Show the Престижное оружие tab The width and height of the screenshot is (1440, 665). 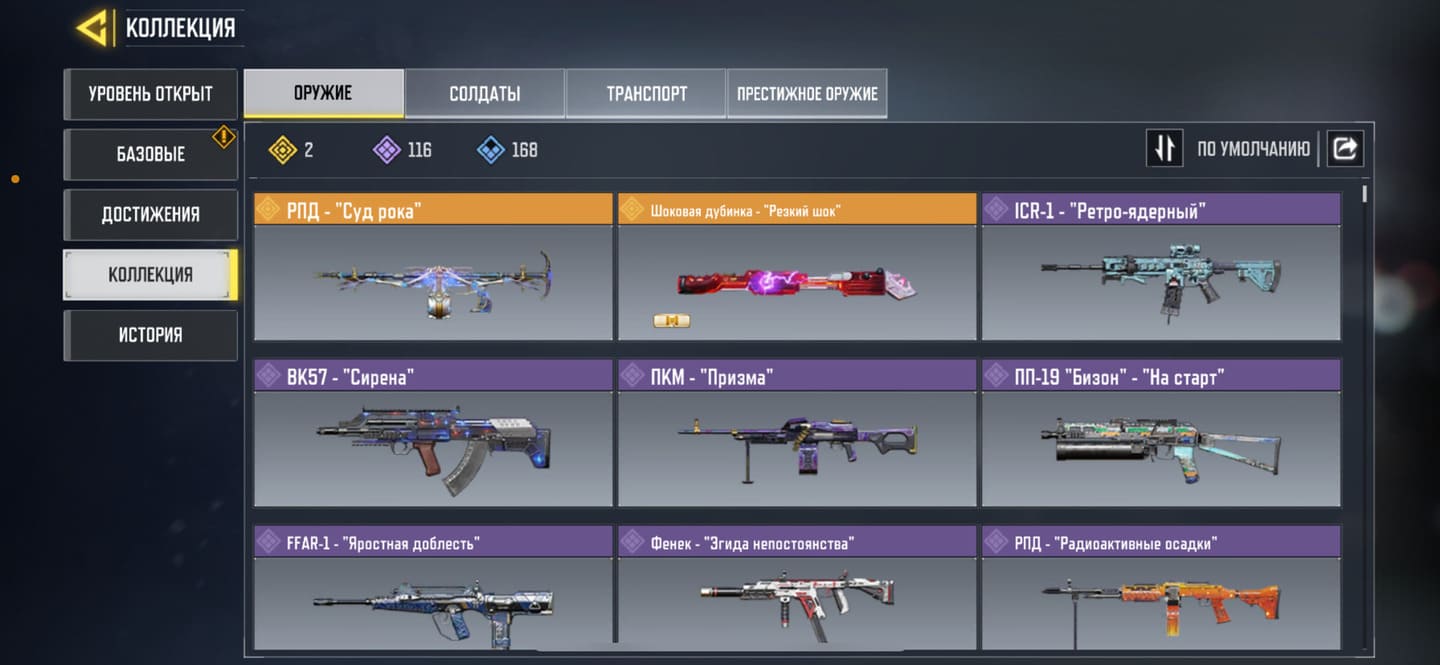click(807, 93)
